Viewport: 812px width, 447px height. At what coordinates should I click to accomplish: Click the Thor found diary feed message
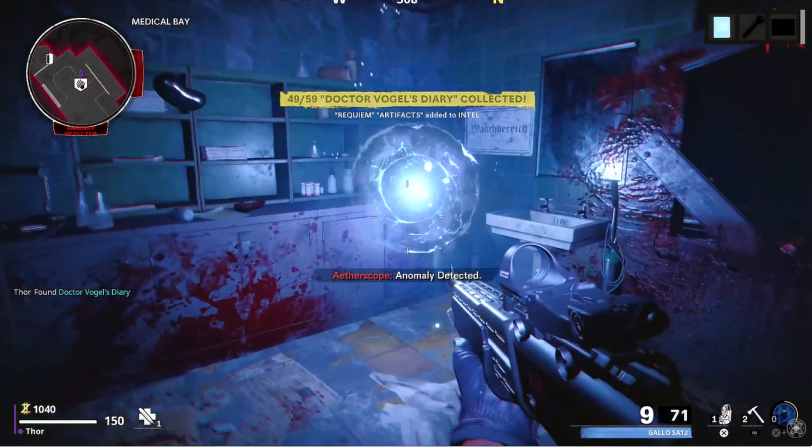(x=72, y=292)
